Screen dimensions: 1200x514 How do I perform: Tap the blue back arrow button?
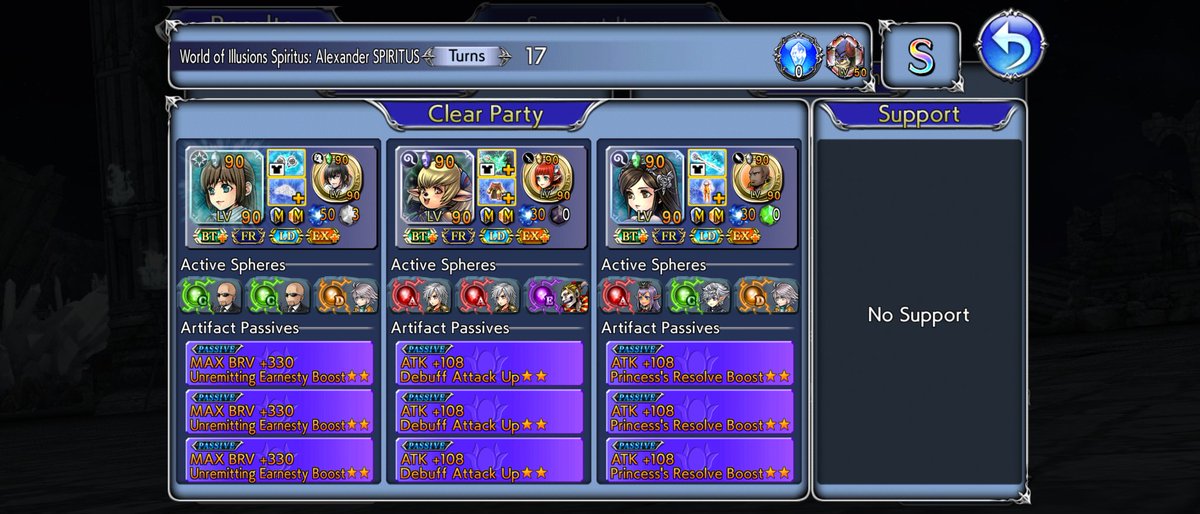pyautogui.click(x=1011, y=45)
